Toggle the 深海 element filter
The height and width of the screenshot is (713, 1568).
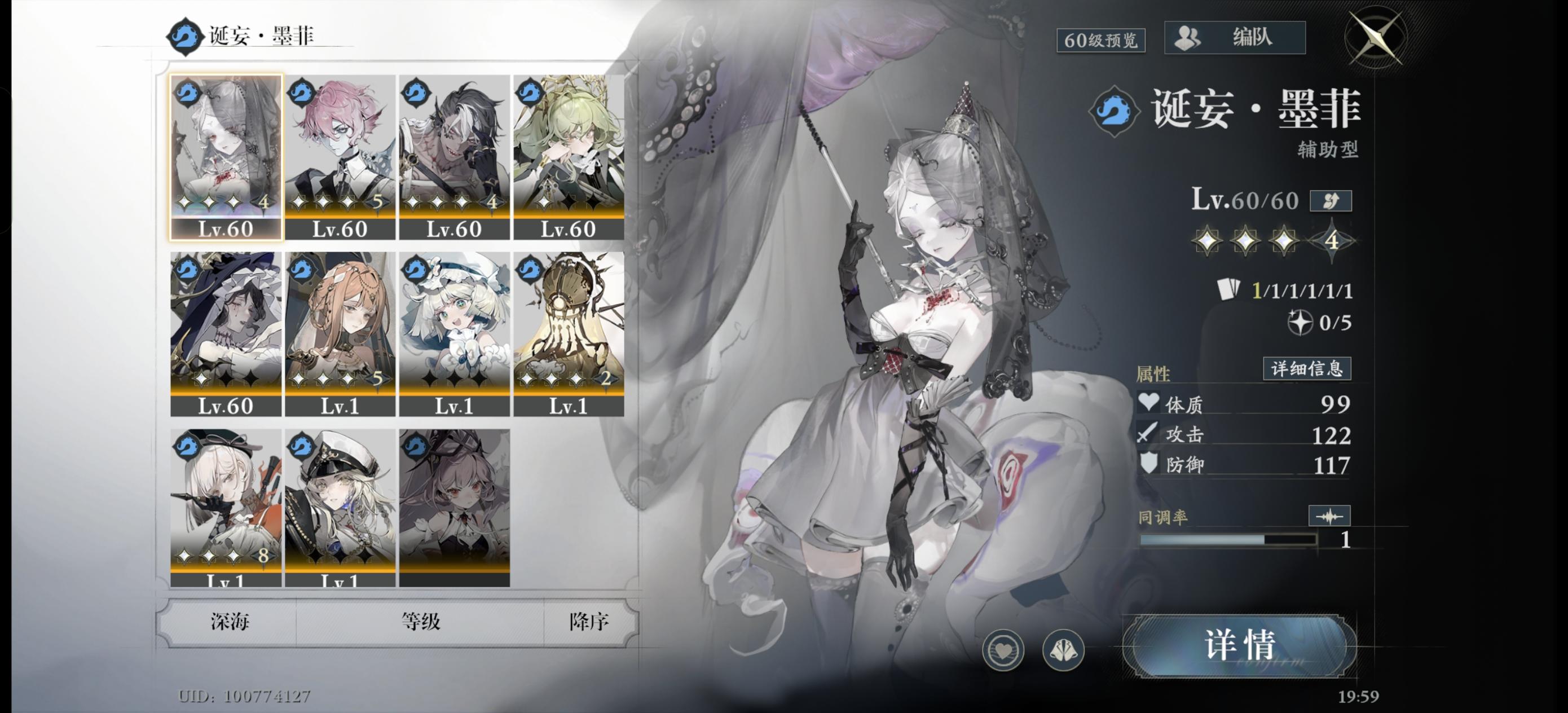pos(230,623)
